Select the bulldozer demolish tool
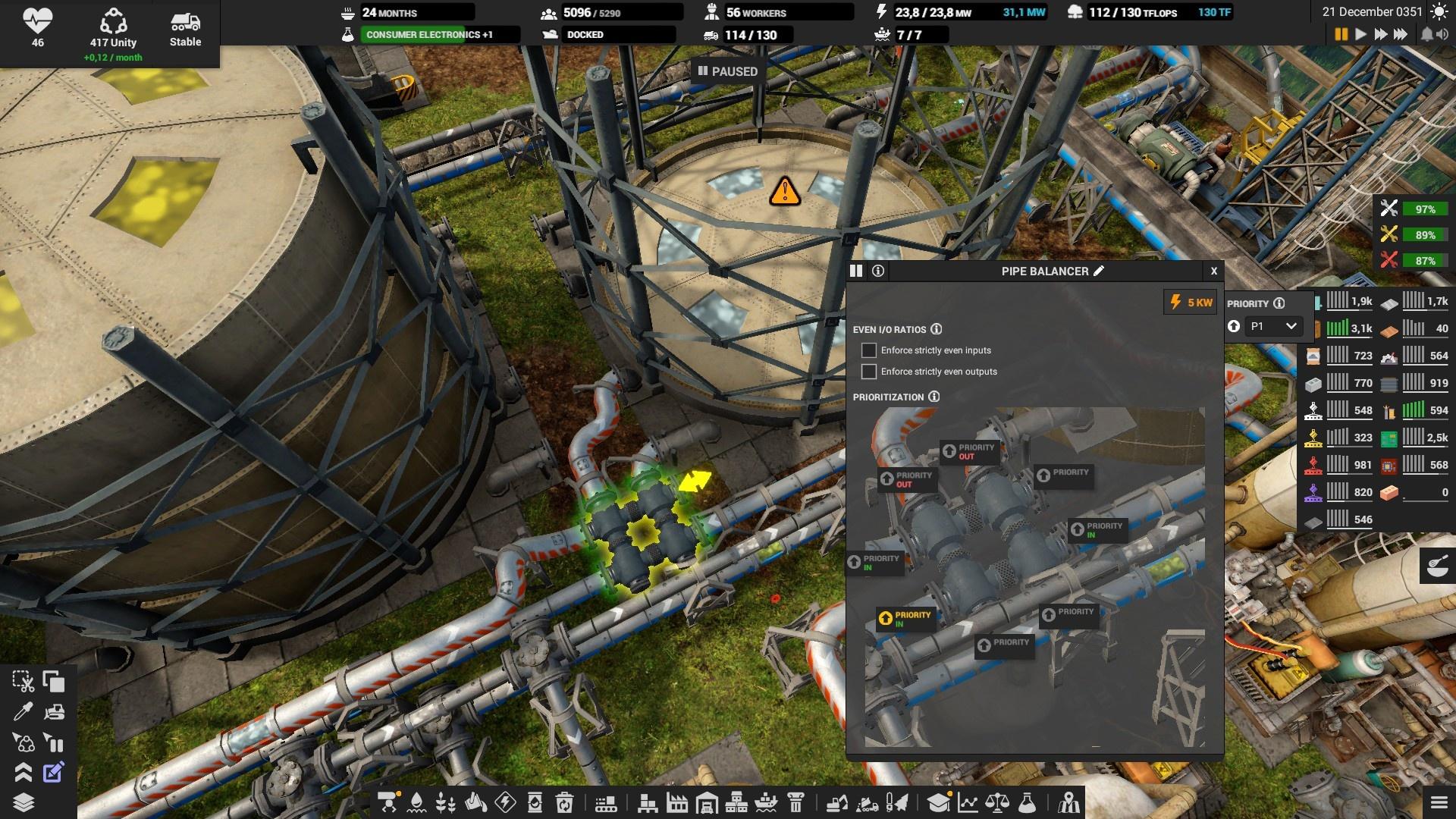 point(54,712)
